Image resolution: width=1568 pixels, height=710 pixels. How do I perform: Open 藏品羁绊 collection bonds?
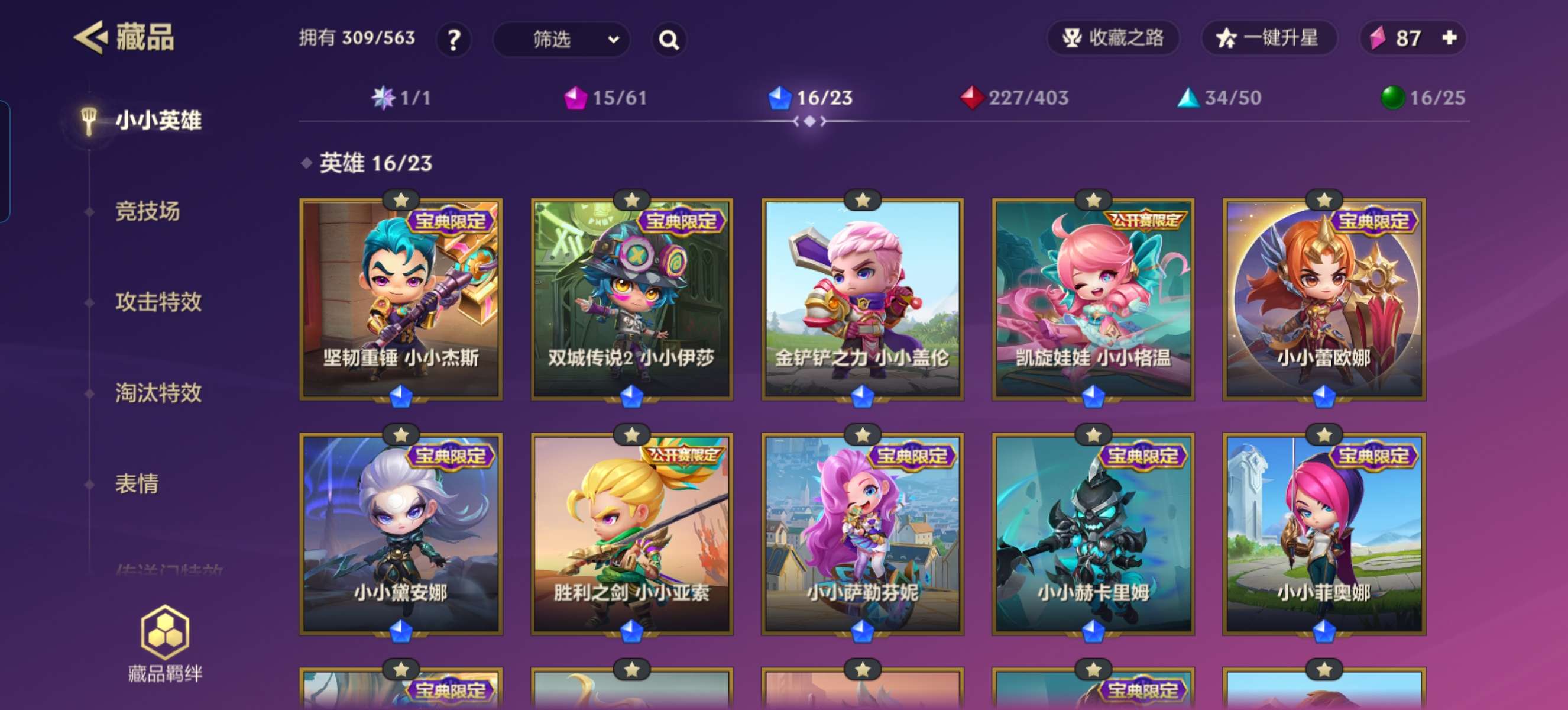point(165,644)
